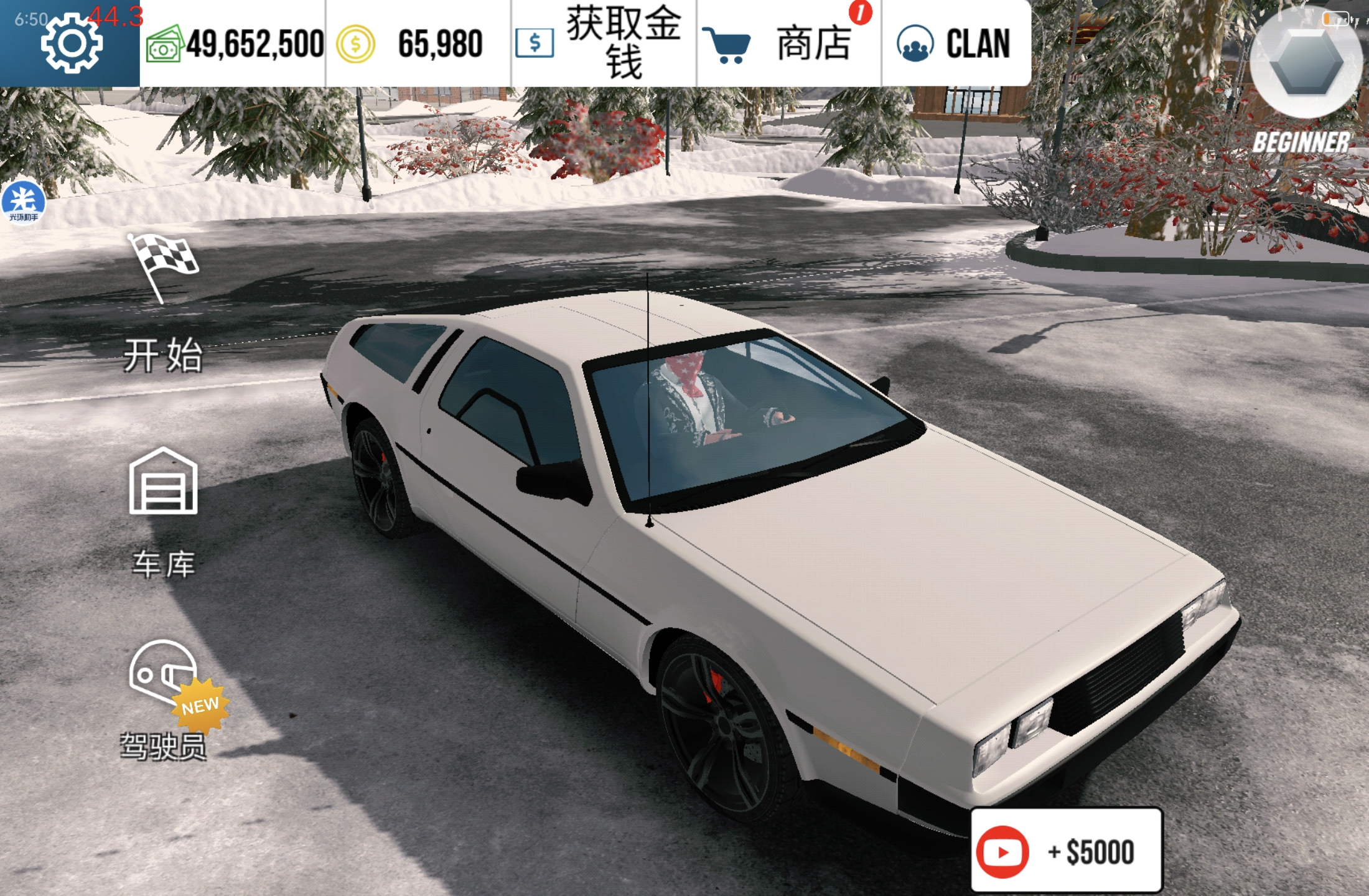Open the 商店 shop
Viewport: 1369px width, 896px height.
click(788, 44)
